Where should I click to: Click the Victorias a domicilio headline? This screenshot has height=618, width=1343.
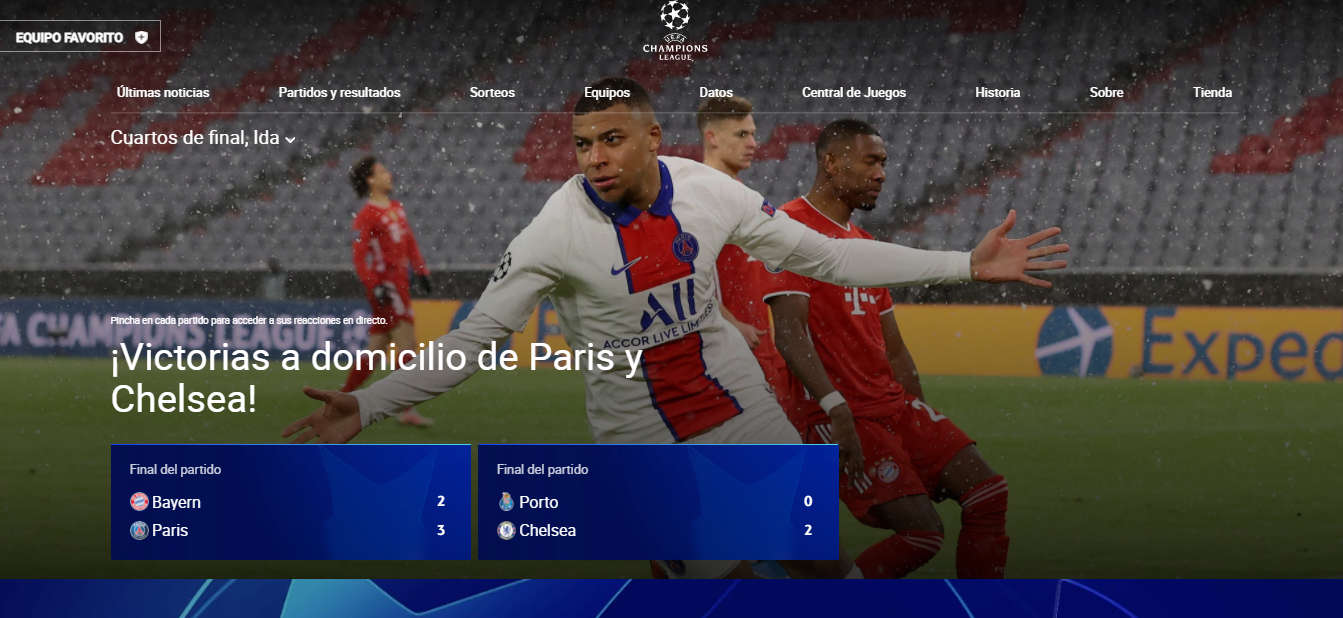[376, 378]
